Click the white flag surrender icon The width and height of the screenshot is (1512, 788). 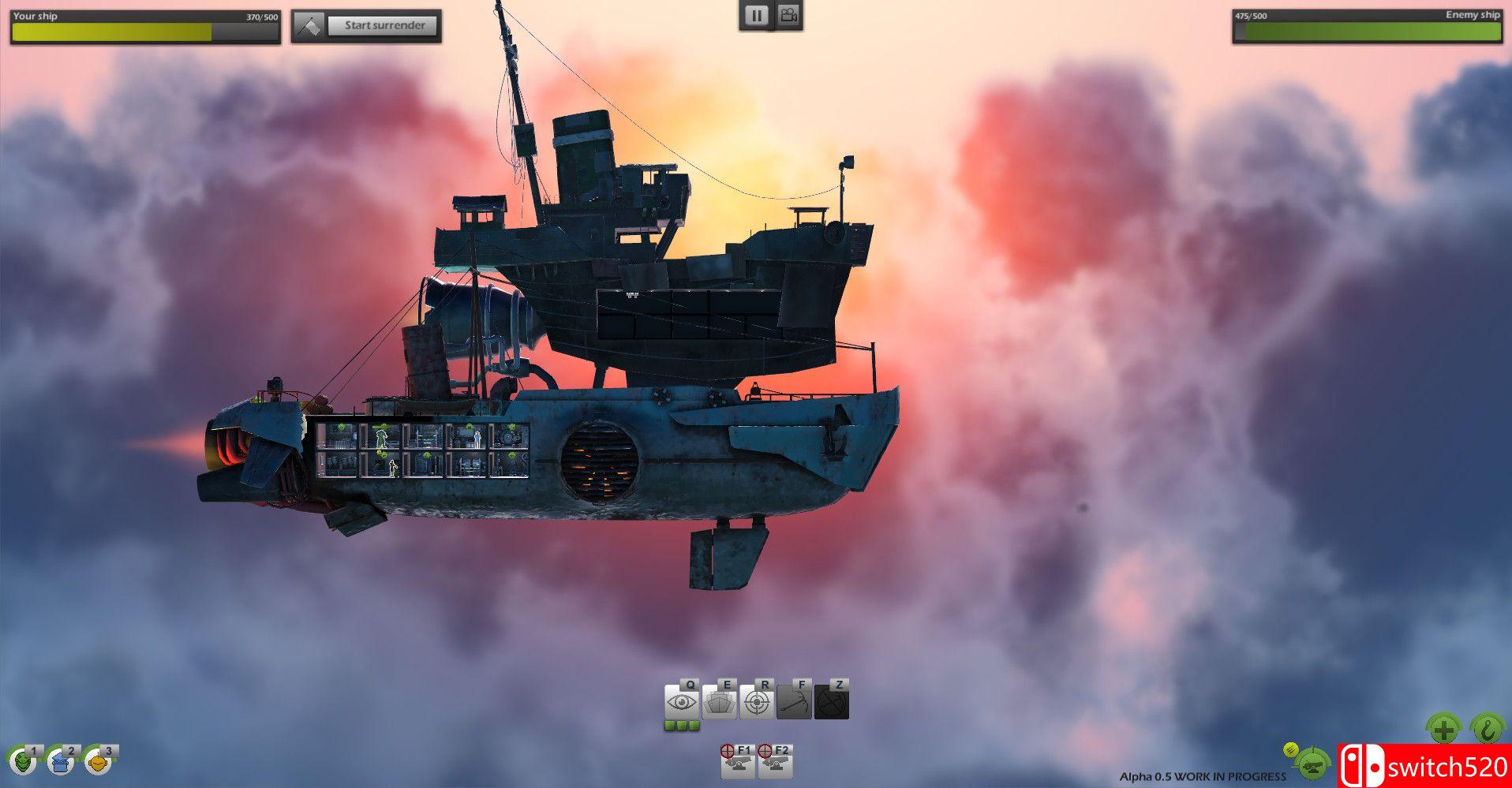pyautogui.click(x=309, y=24)
